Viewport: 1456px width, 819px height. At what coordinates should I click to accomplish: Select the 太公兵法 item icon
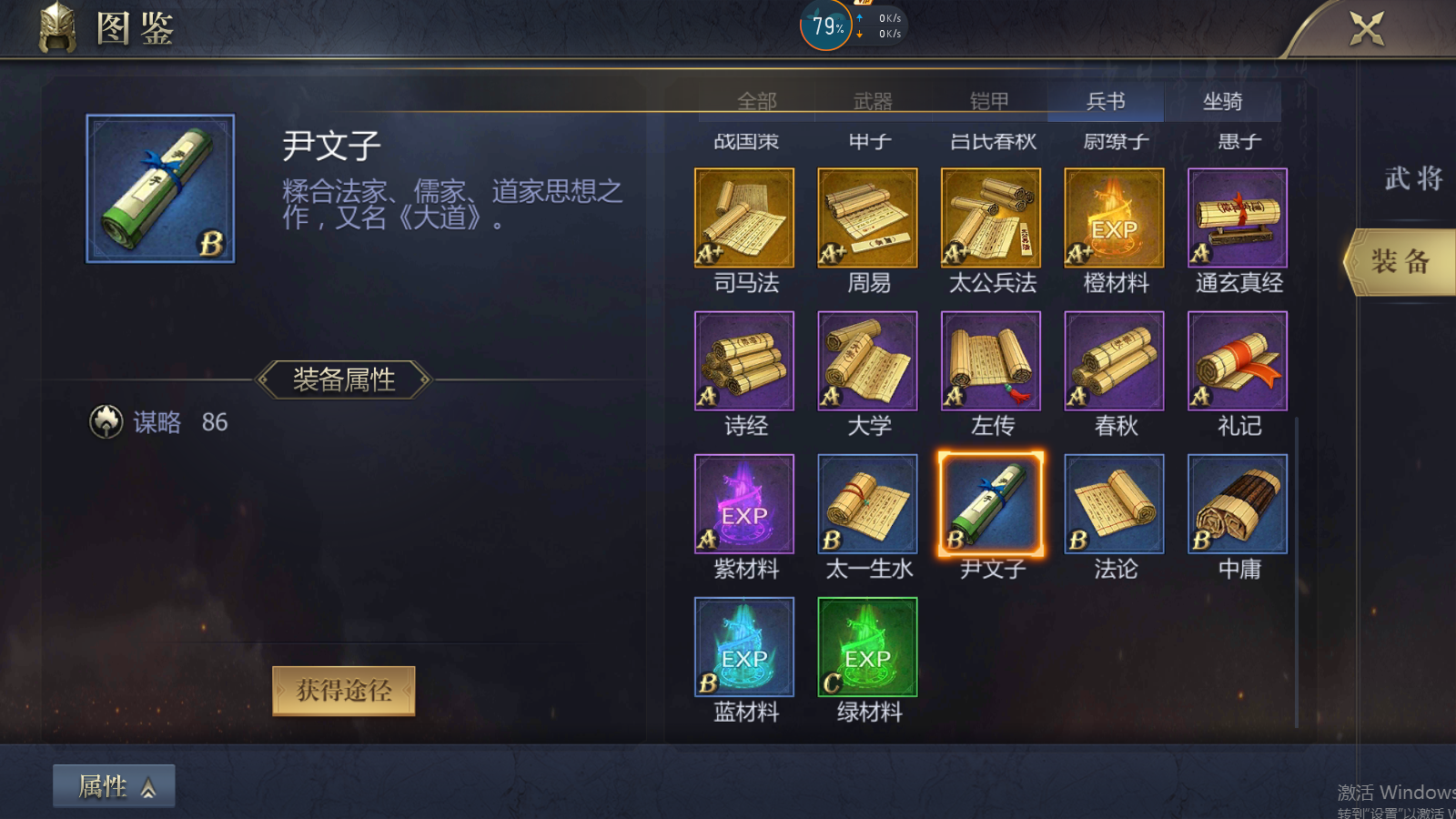point(990,217)
